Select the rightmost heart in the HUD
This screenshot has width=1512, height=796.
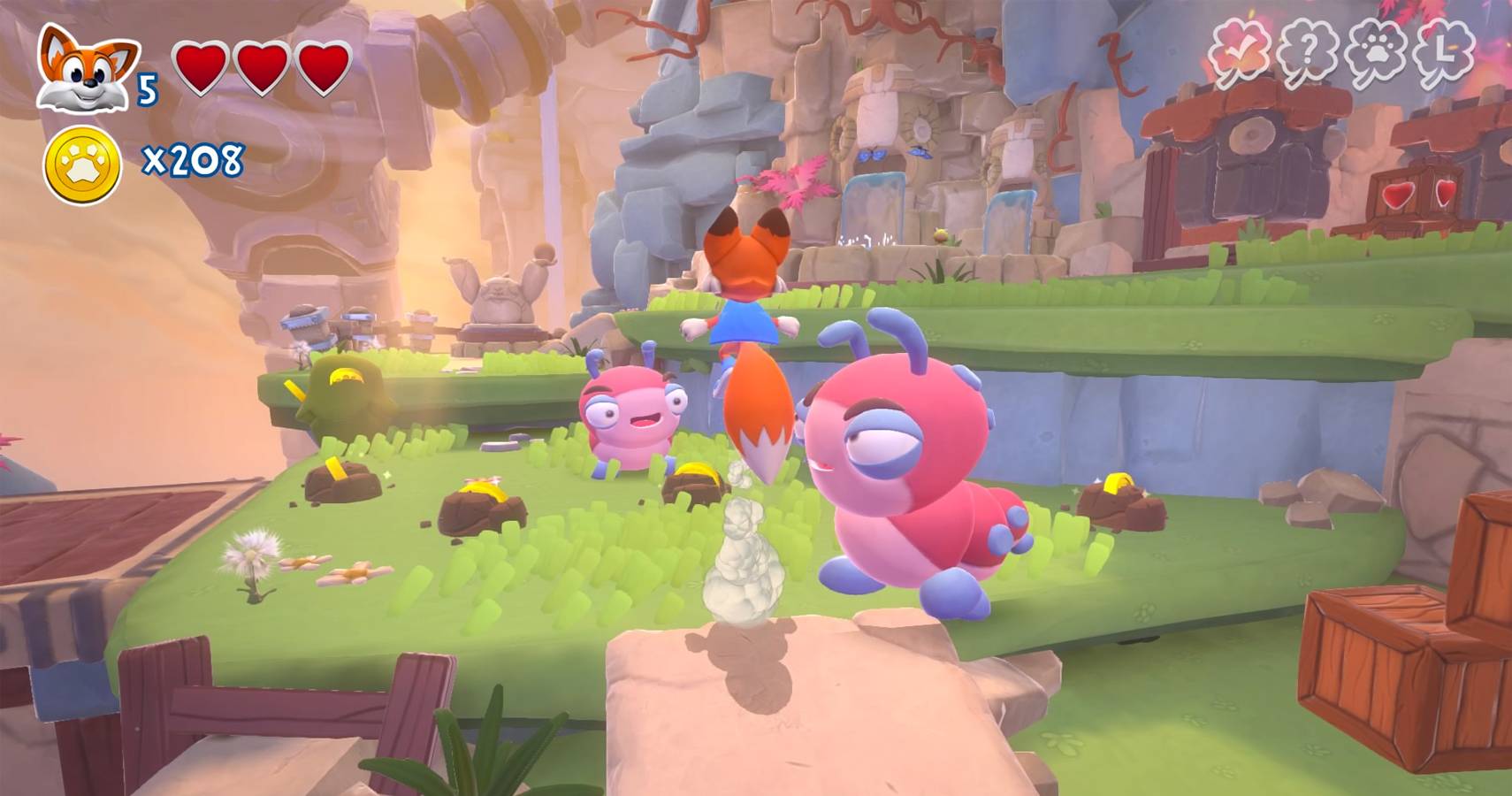pyautogui.click(x=322, y=67)
